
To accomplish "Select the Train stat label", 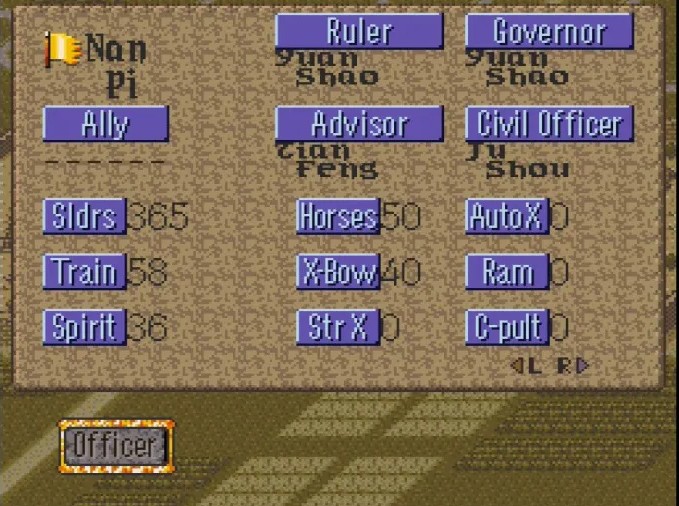I will coord(84,272).
